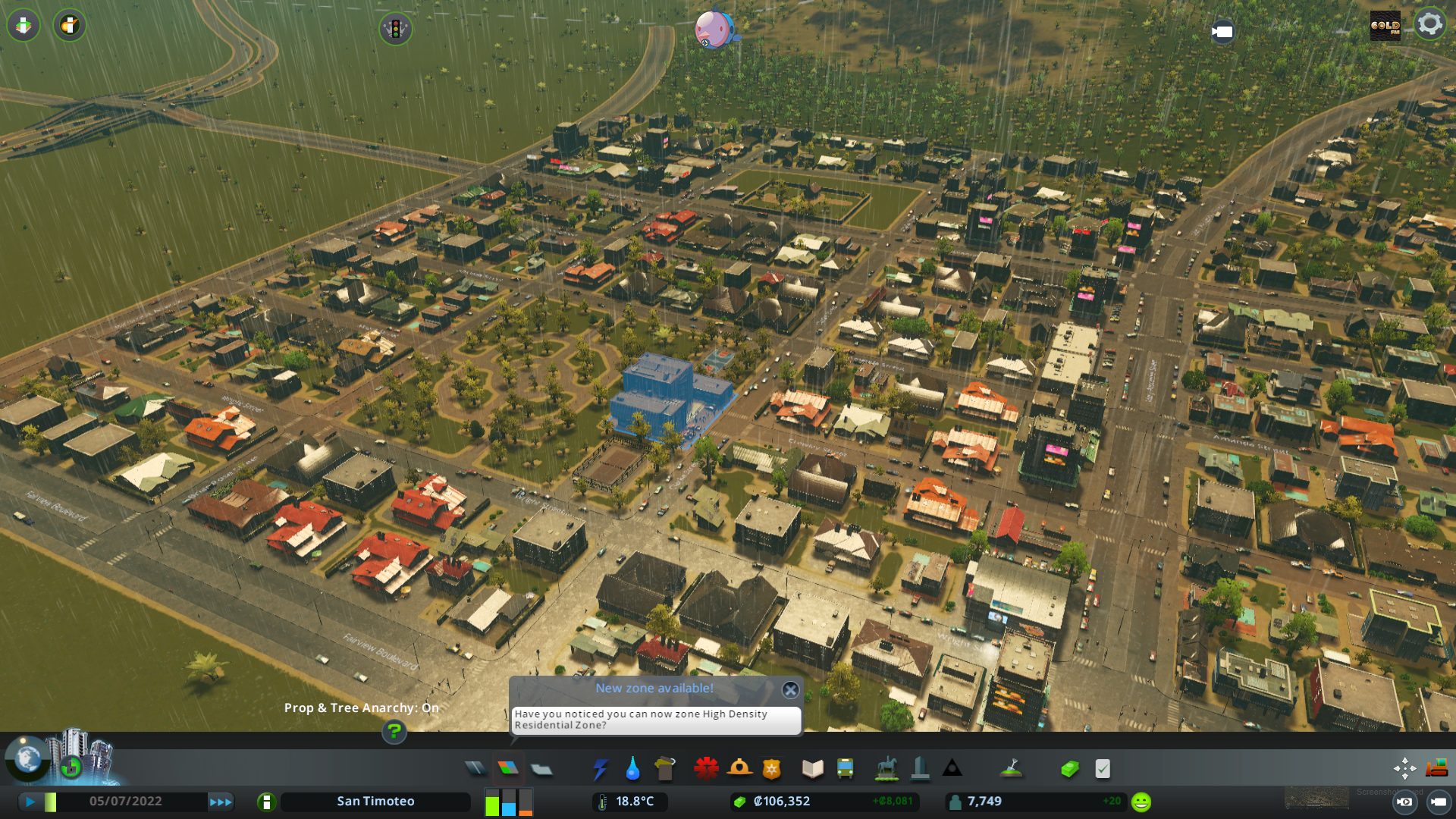Open the Districts and Areas tab

click(541, 768)
